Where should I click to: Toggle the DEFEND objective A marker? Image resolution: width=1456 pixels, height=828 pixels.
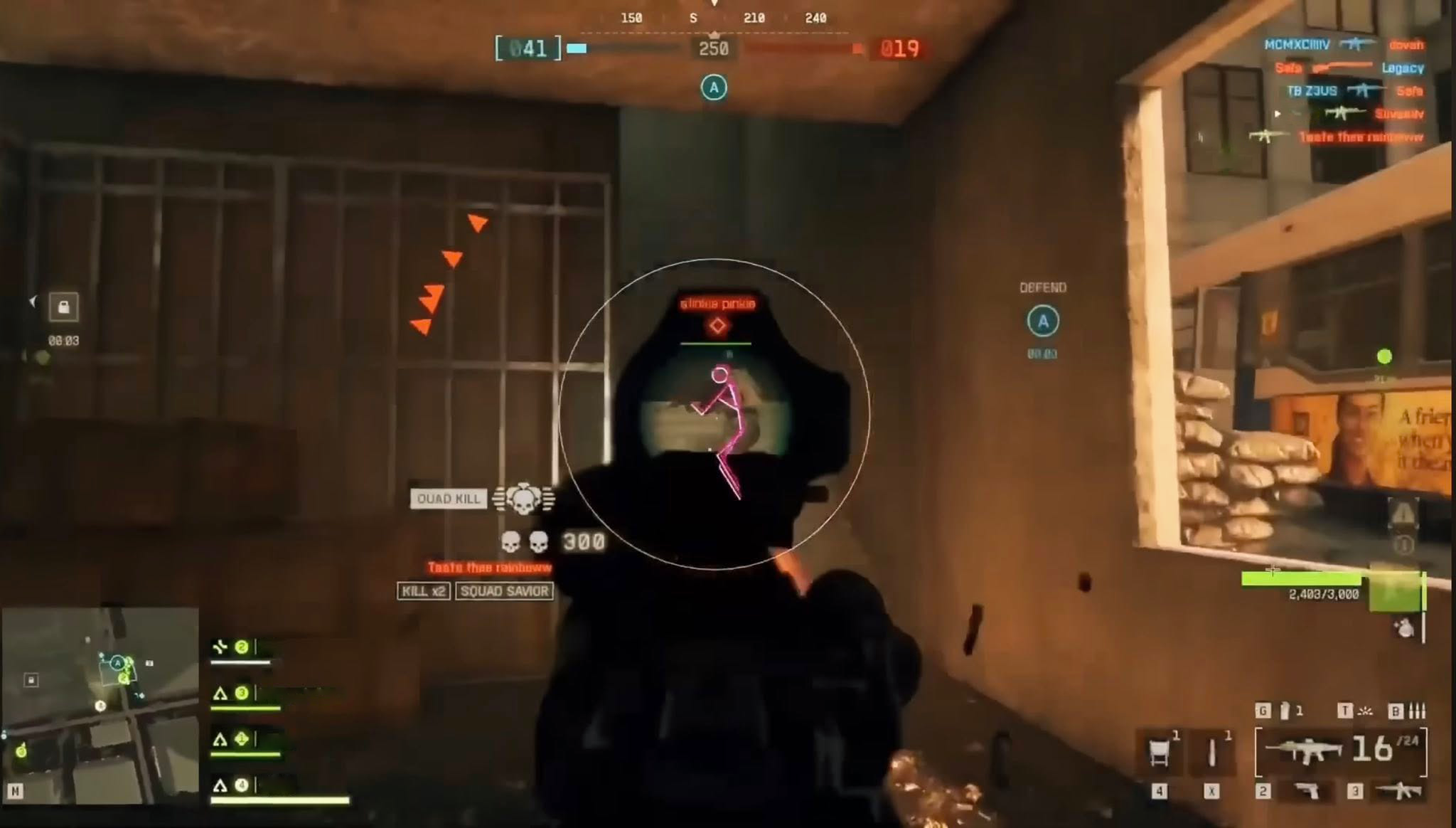pyautogui.click(x=1043, y=322)
